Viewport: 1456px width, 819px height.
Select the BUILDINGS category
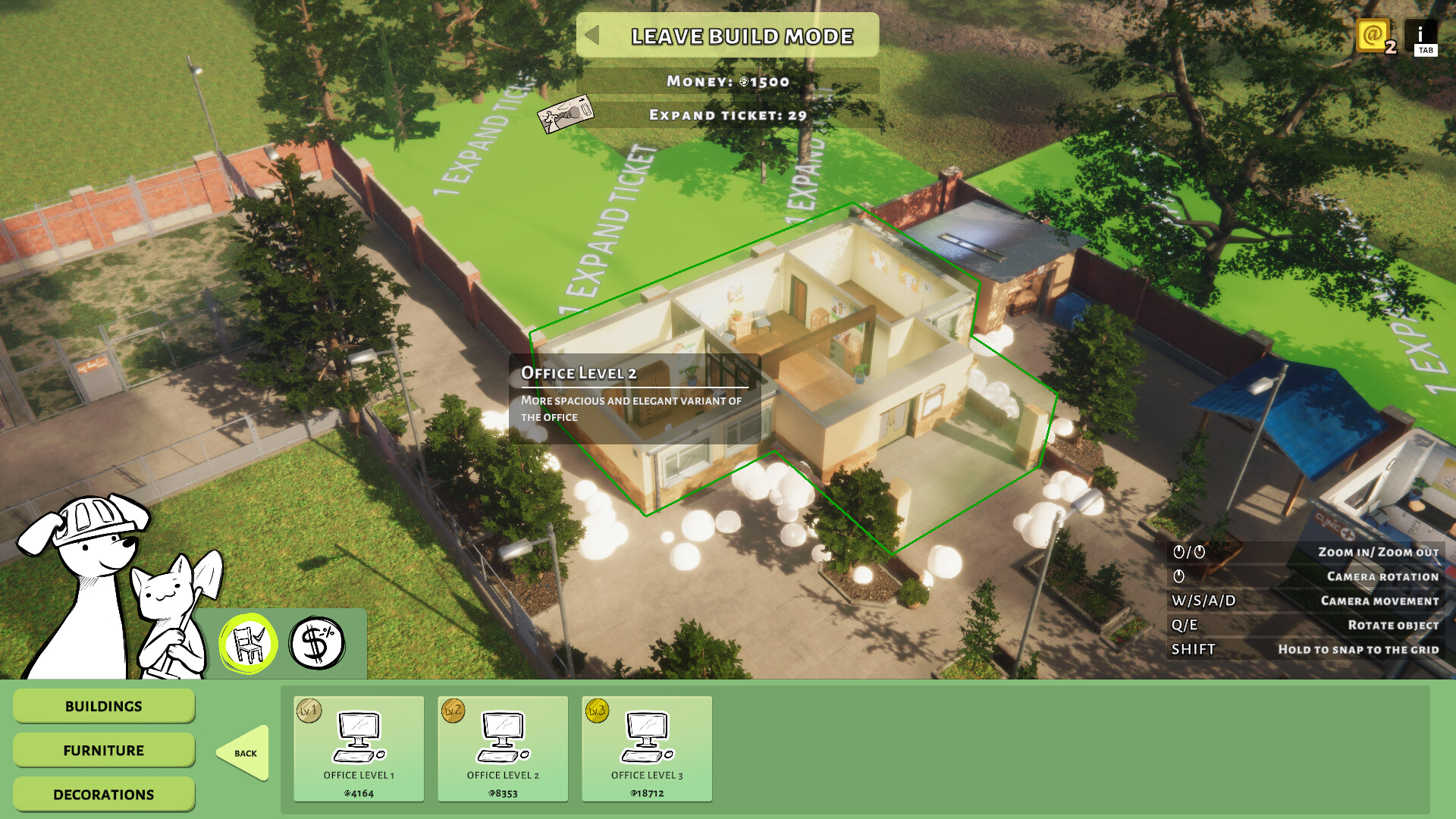pyautogui.click(x=103, y=706)
